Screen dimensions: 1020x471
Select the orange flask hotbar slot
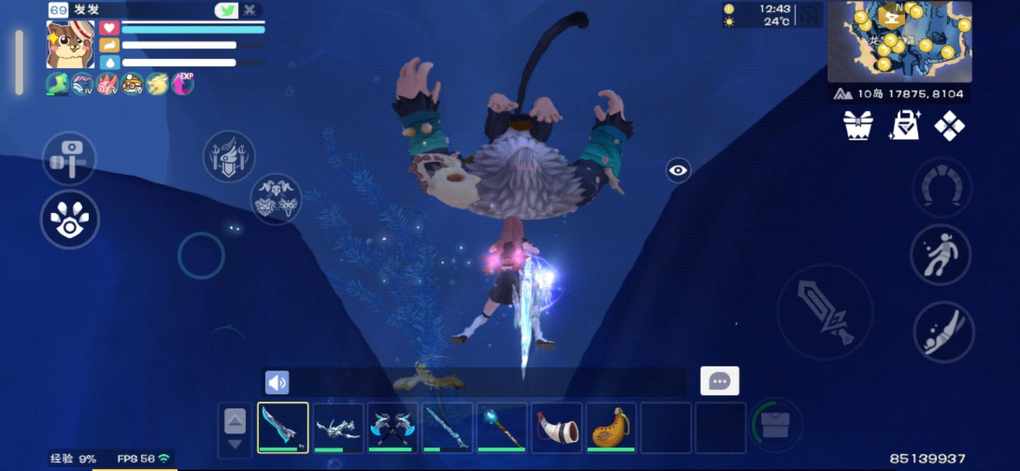click(610, 428)
